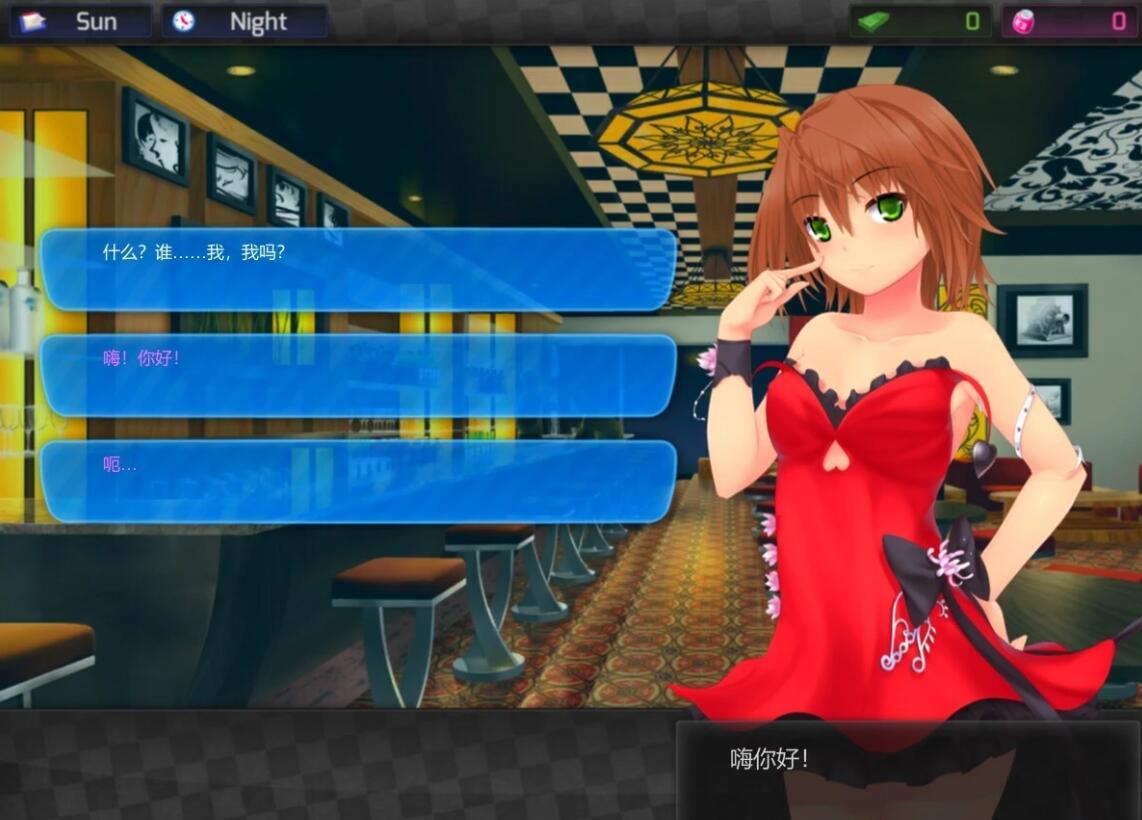
Task: Choose the reply "什么？谁……我，我吗？"
Action: coord(358,270)
